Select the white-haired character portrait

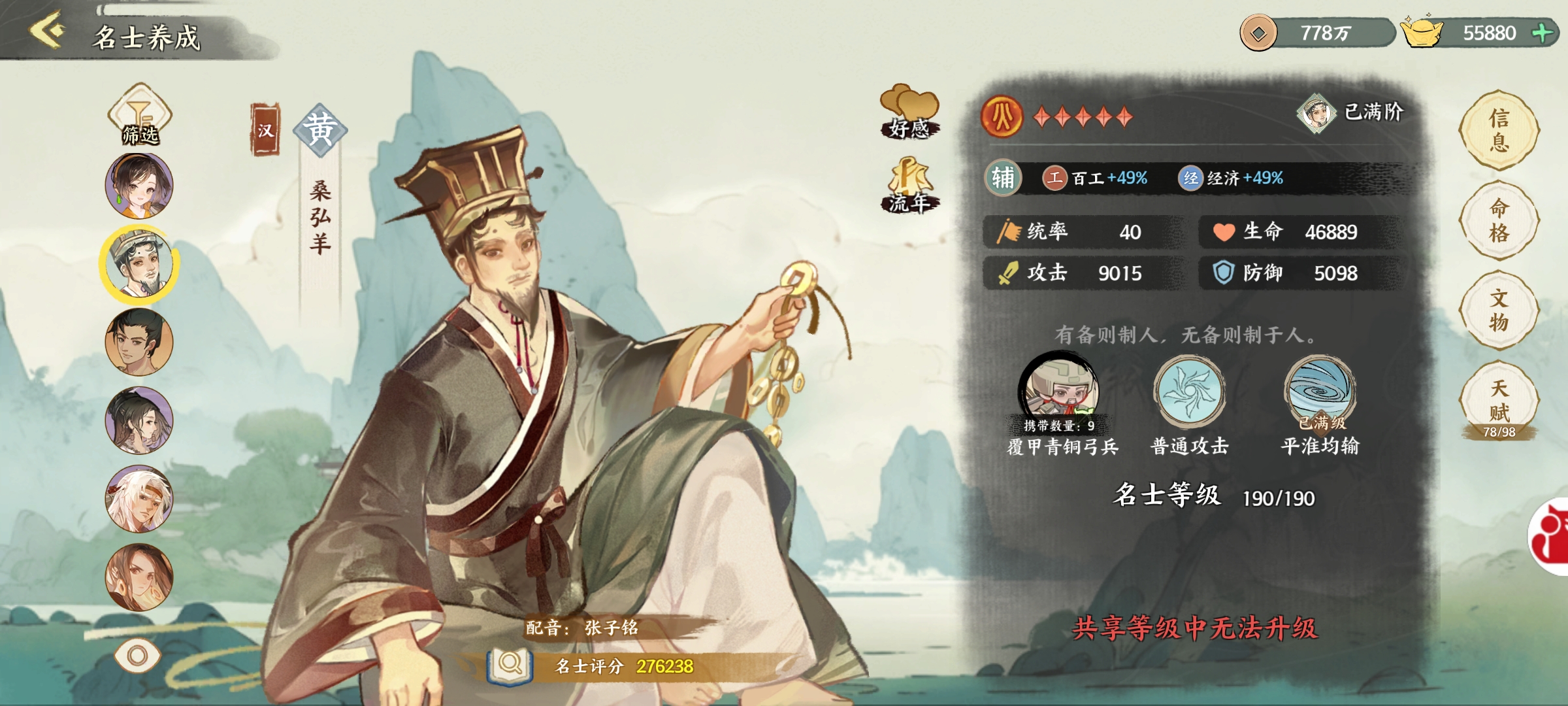pos(139,499)
